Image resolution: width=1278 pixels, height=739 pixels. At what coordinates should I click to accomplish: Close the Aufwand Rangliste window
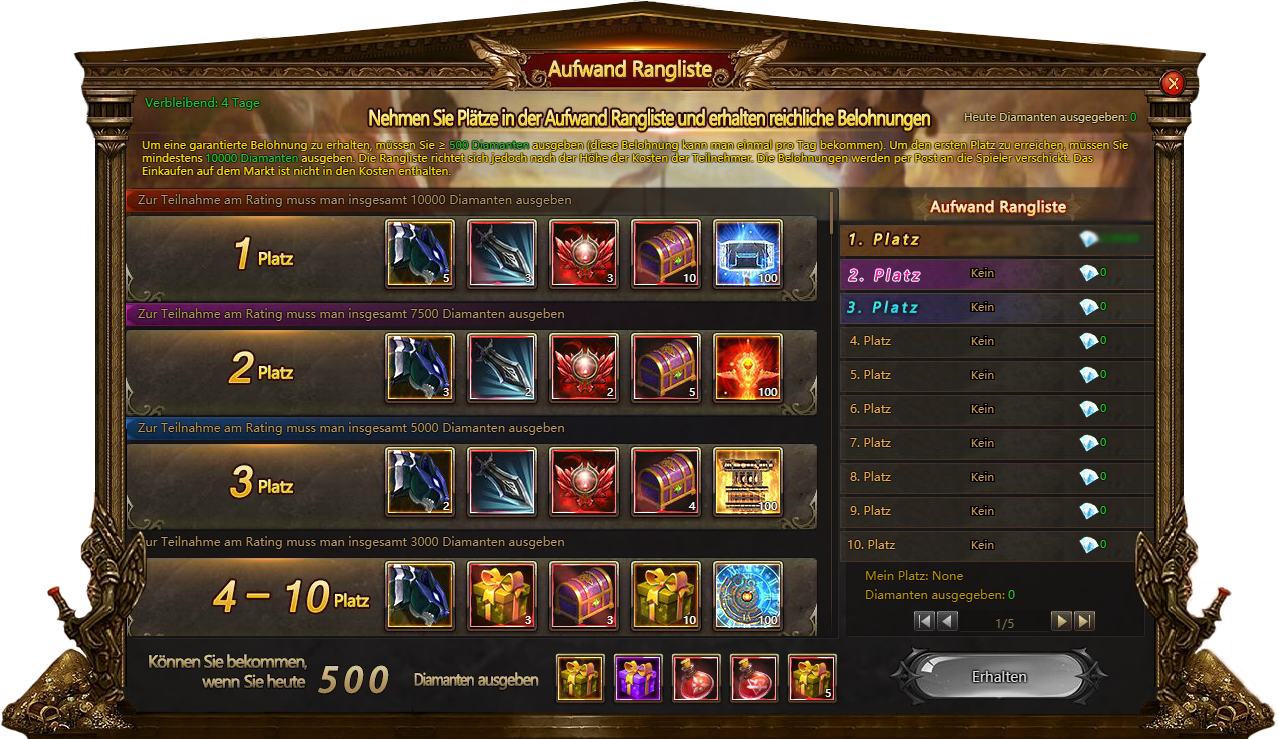[1174, 84]
